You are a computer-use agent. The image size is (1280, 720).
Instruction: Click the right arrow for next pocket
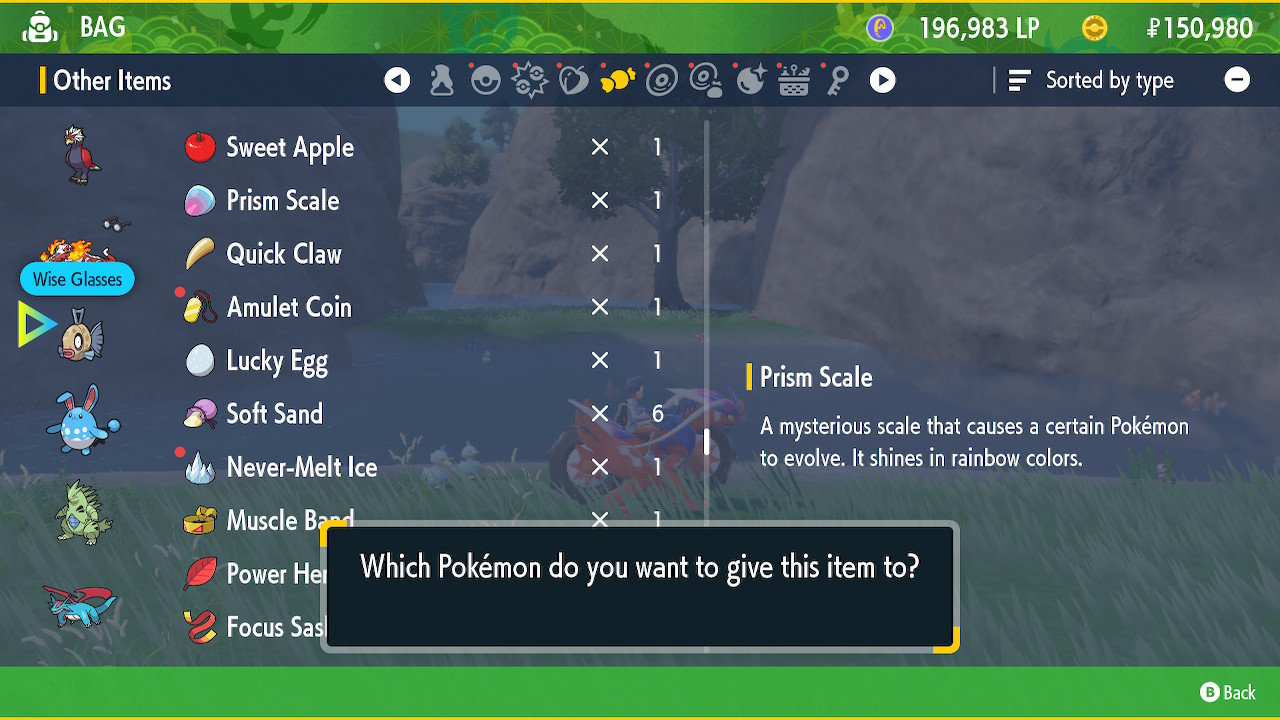(882, 81)
